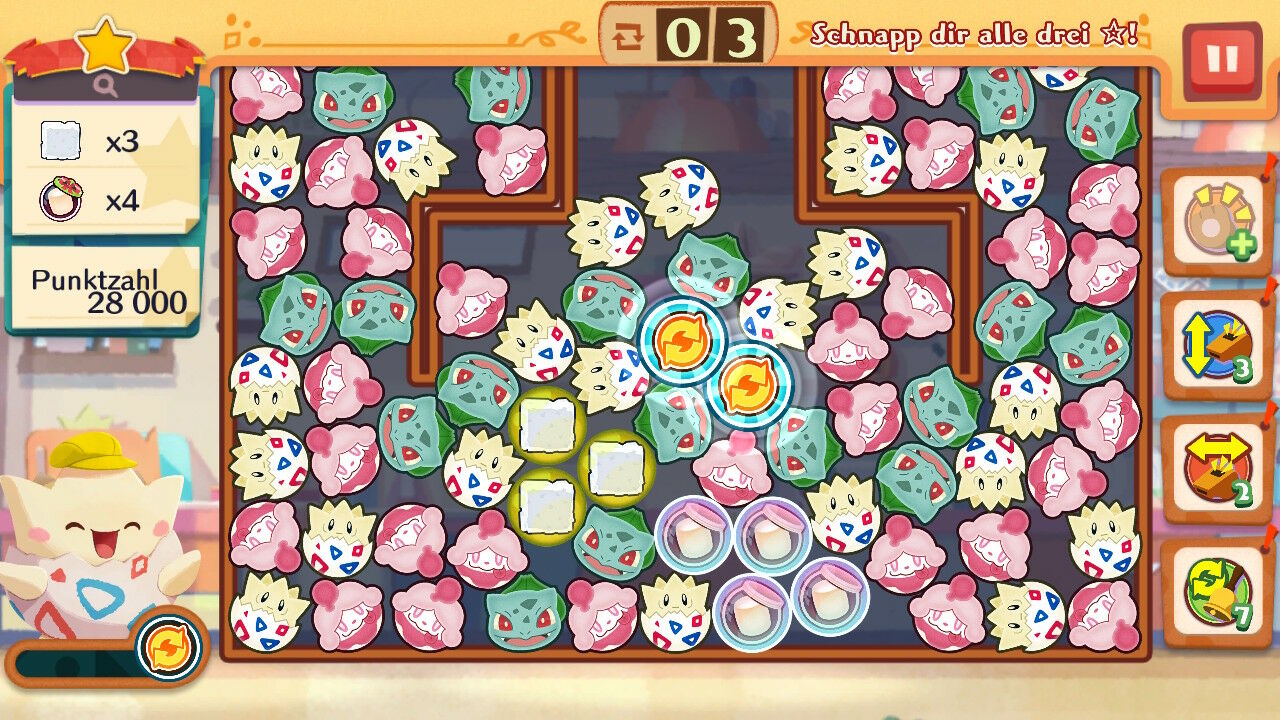The height and width of the screenshot is (720, 1280).
Task: Tap the Togepi café skill gauge icon
Action: [168, 648]
